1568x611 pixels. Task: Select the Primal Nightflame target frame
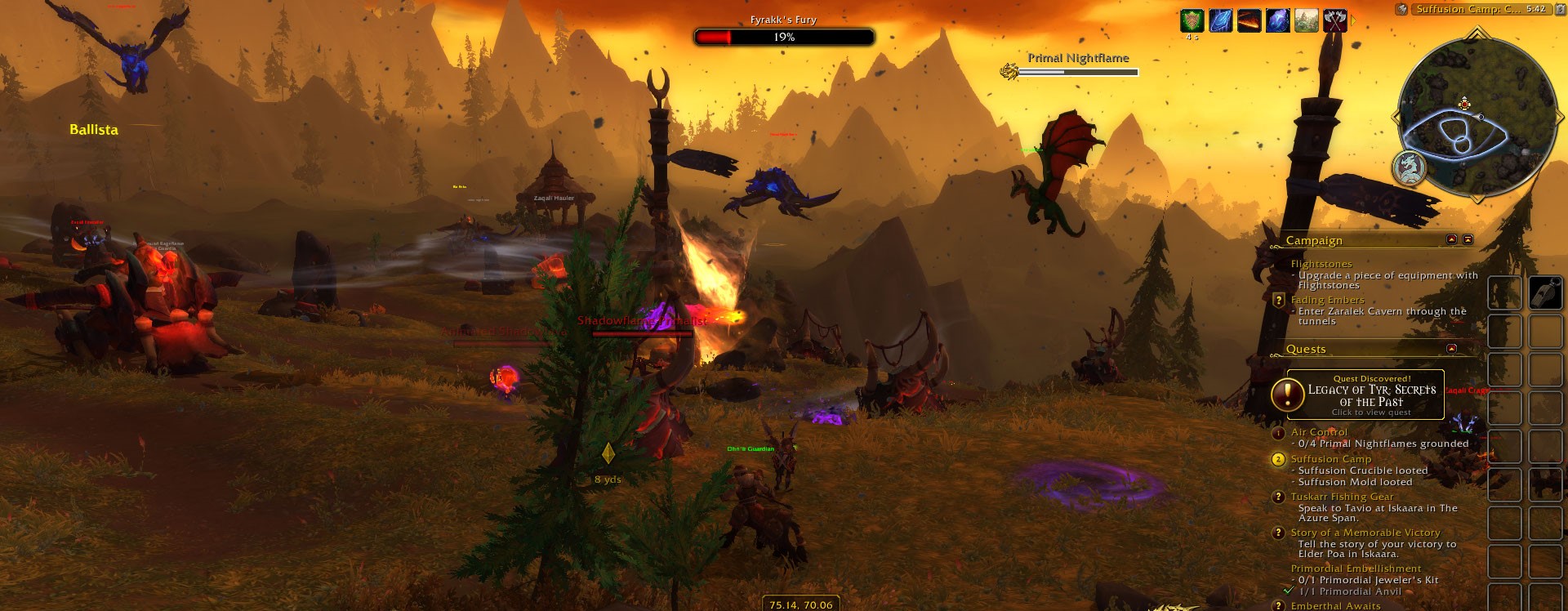1077,65
